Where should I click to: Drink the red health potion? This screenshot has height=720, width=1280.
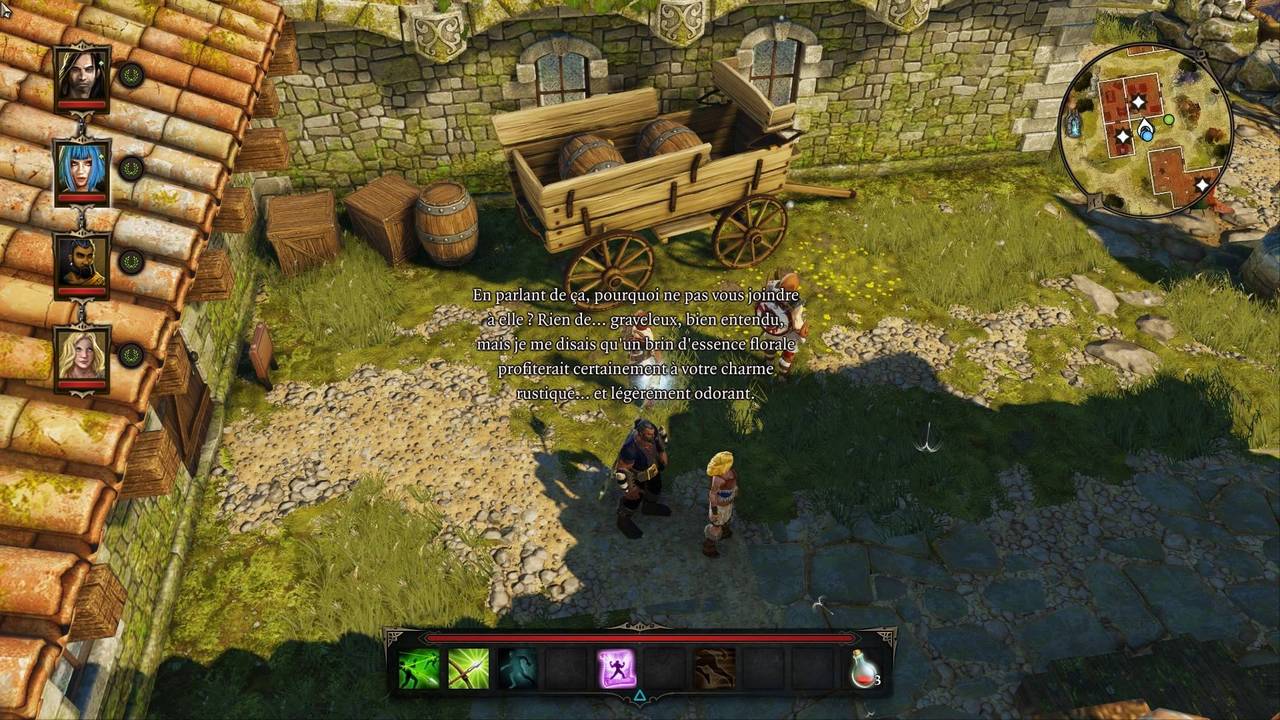click(864, 668)
